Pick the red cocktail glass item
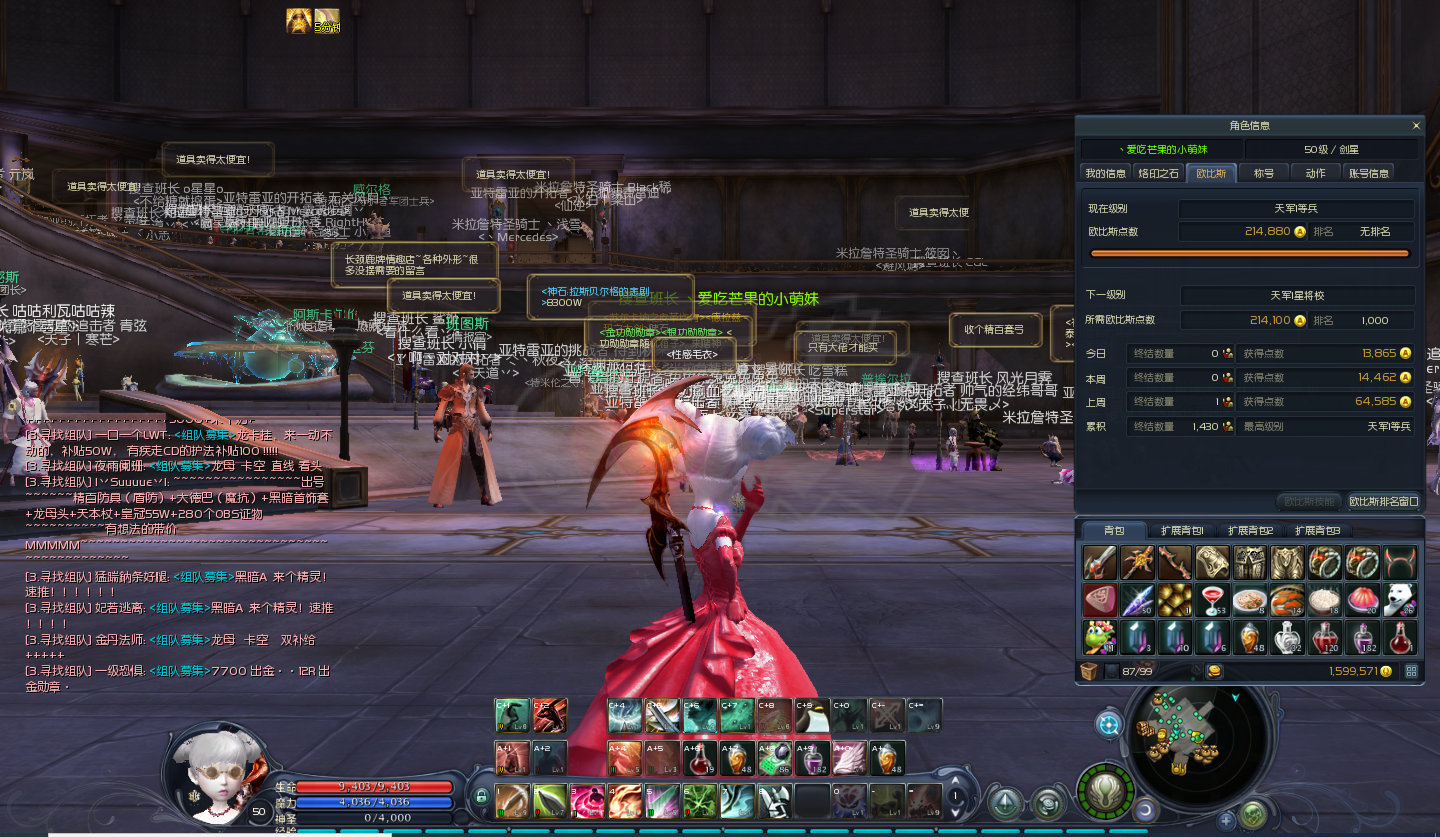Image resolution: width=1440 pixels, height=837 pixels. [1213, 600]
